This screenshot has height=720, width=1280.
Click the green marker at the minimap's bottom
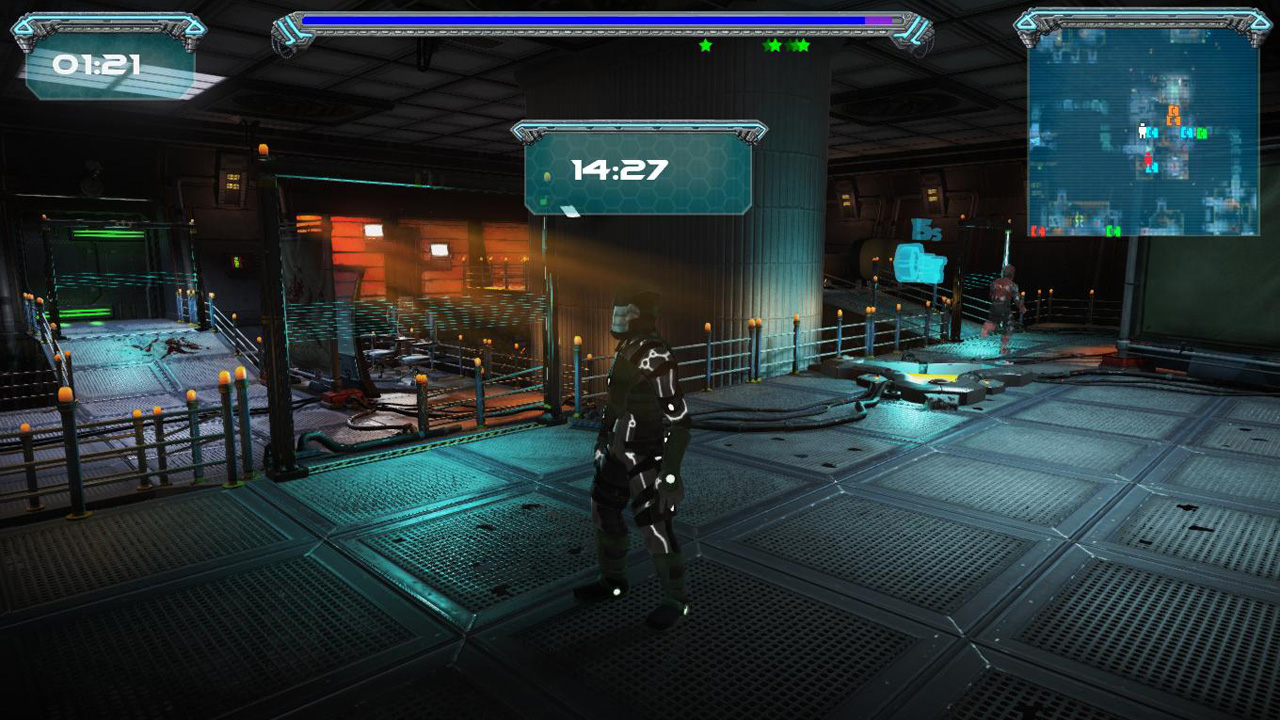(x=1113, y=231)
